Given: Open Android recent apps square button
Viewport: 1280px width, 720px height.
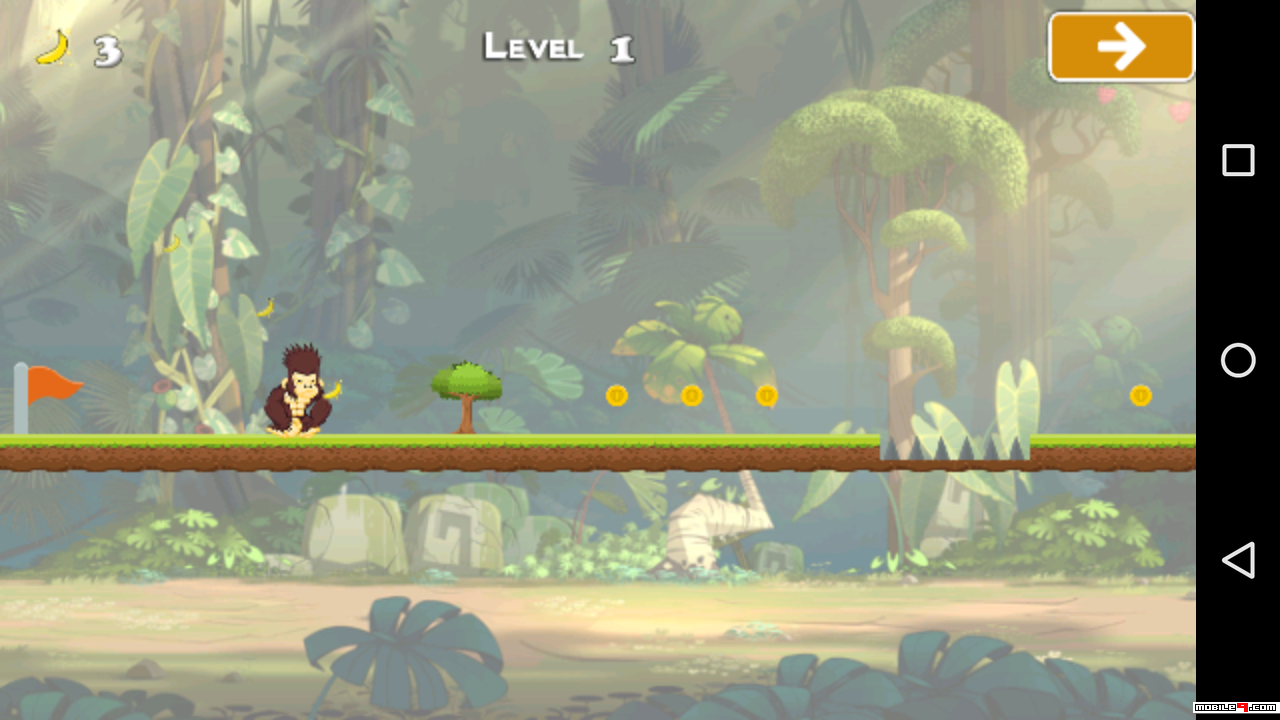Looking at the screenshot, I should pyautogui.click(x=1238, y=160).
